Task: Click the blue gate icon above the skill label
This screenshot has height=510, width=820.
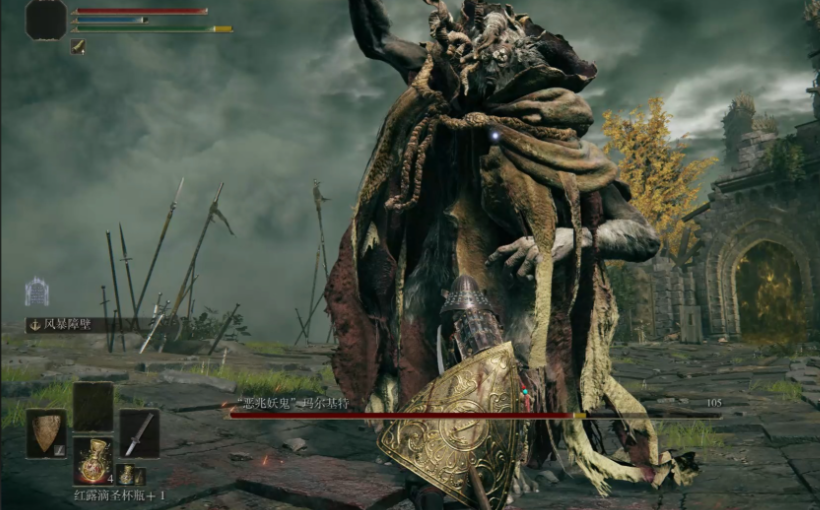Action: click(x=37, y=291)
